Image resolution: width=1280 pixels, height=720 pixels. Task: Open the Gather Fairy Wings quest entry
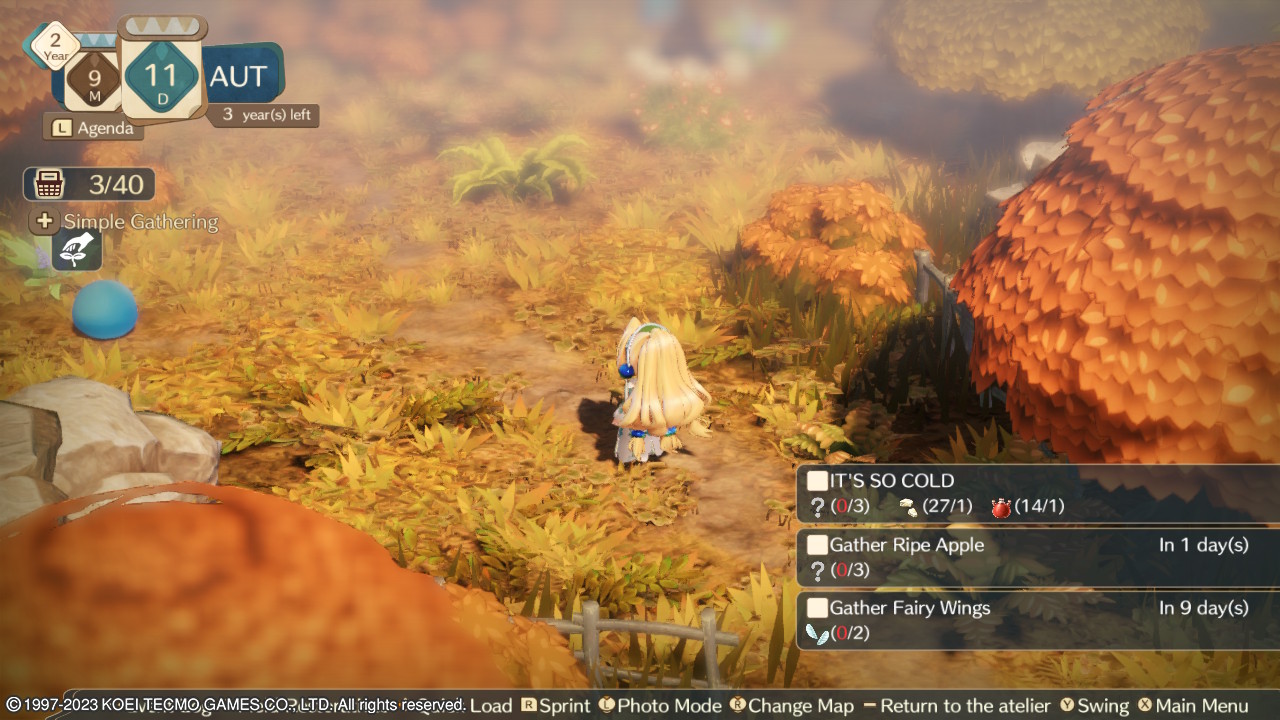(x=1037, y=620)
